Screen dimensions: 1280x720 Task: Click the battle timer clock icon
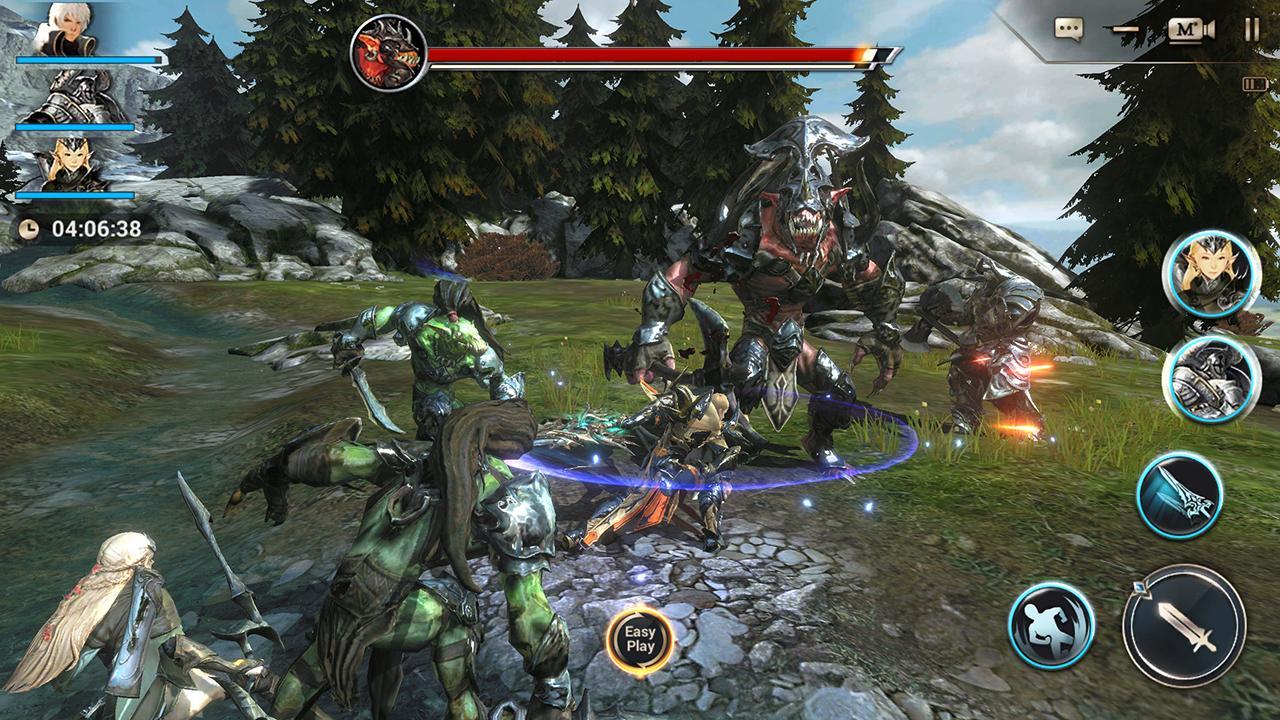click(x=29, y=228)
